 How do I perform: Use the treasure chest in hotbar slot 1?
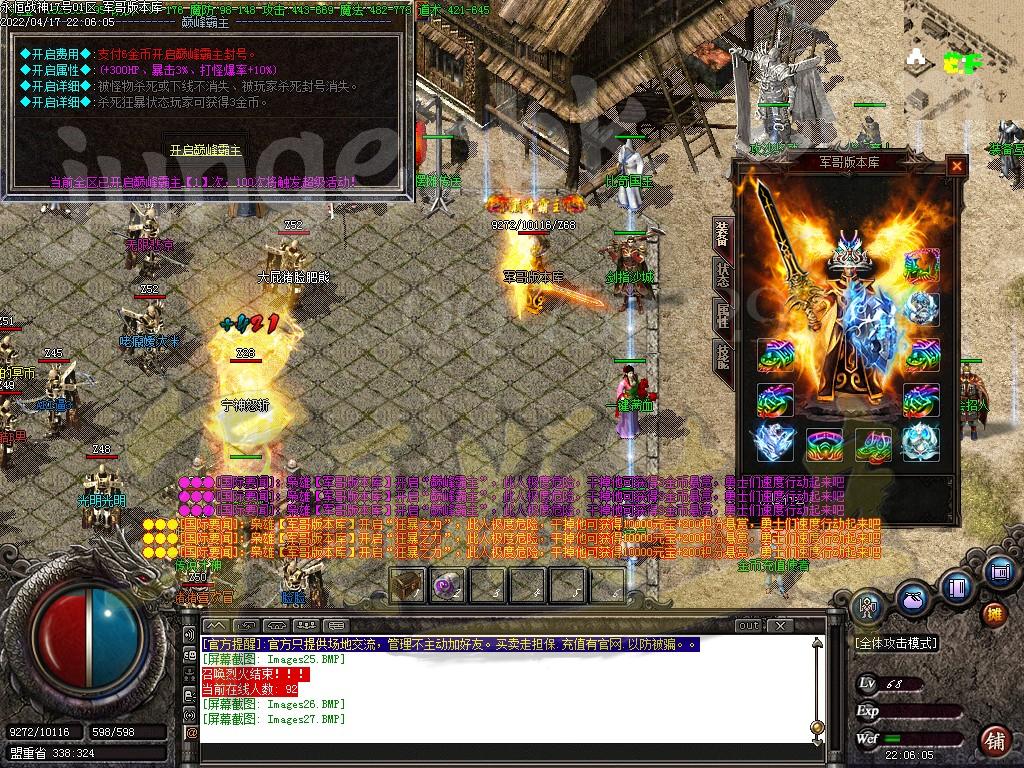click(x=407, y=584)
